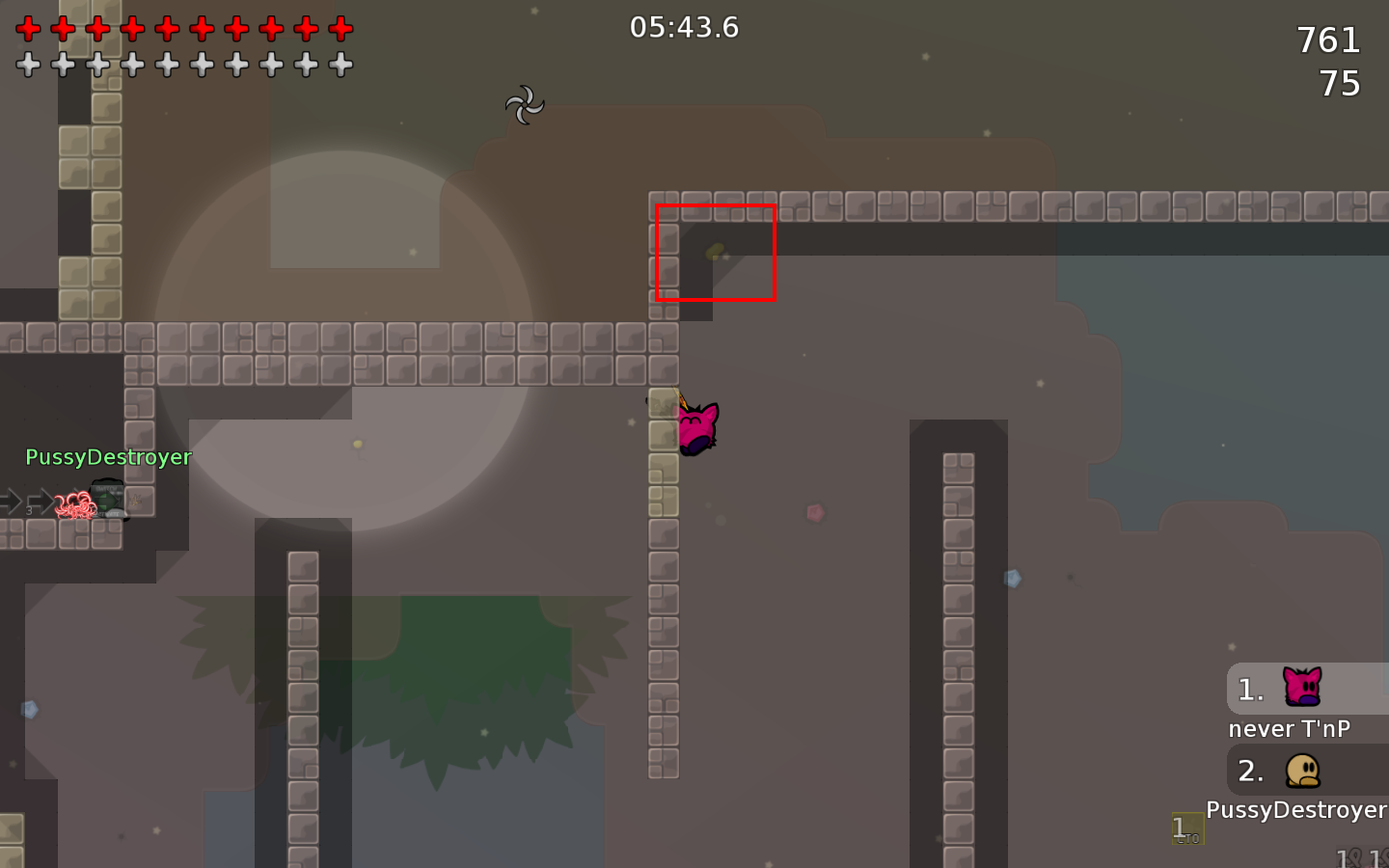Expand the leftmost gray arrow indicator

coord(10,501)
